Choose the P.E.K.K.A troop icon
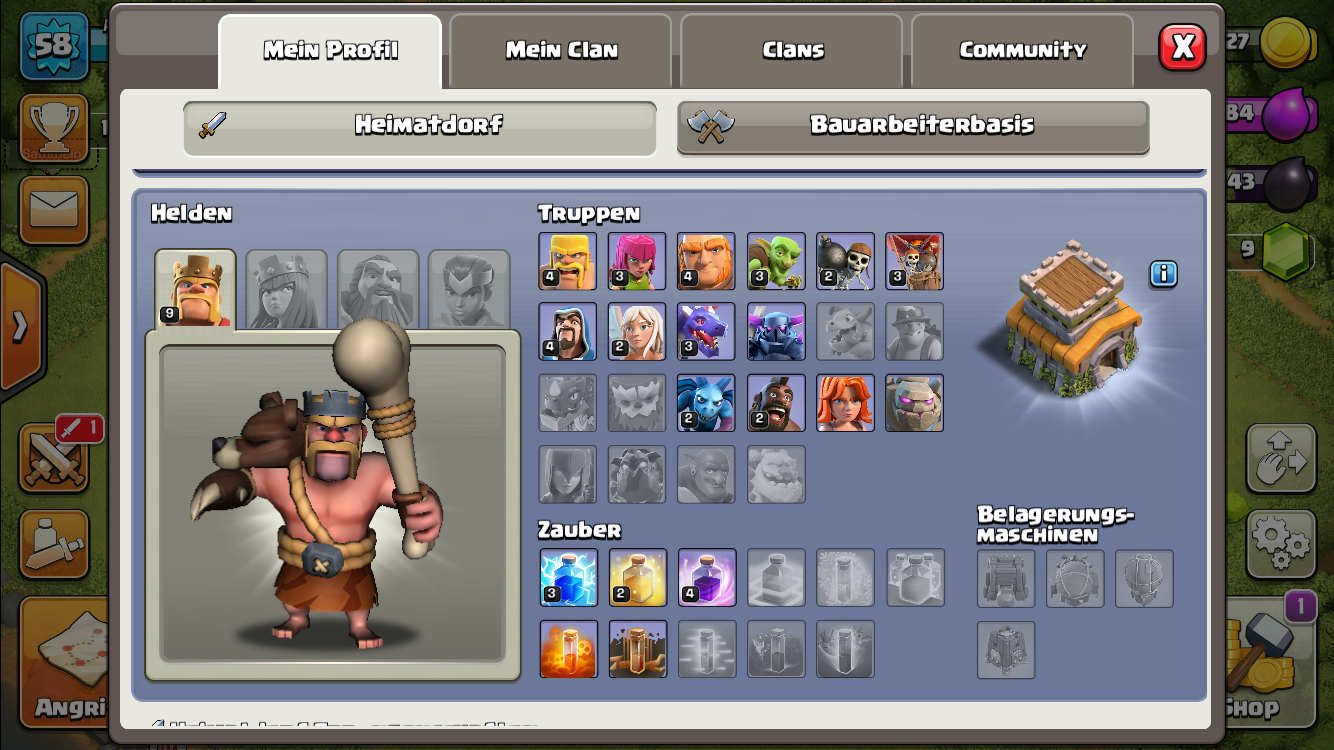This screenshot has height=750, width=1334. click(x=776, y=331)
